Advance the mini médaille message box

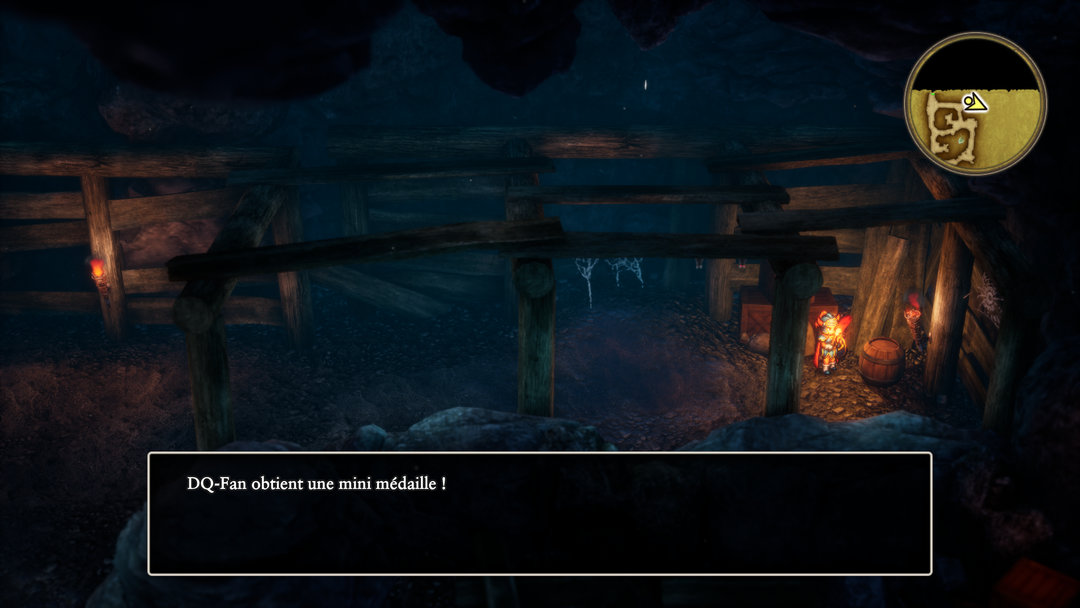tap(540, 513)
